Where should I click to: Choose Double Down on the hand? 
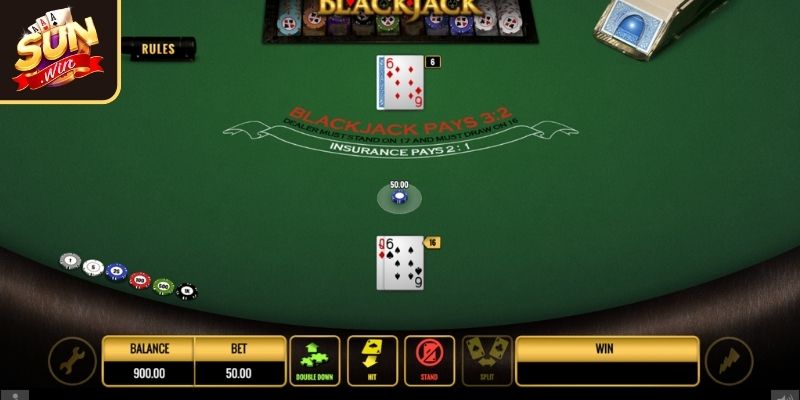pos(315,361)
